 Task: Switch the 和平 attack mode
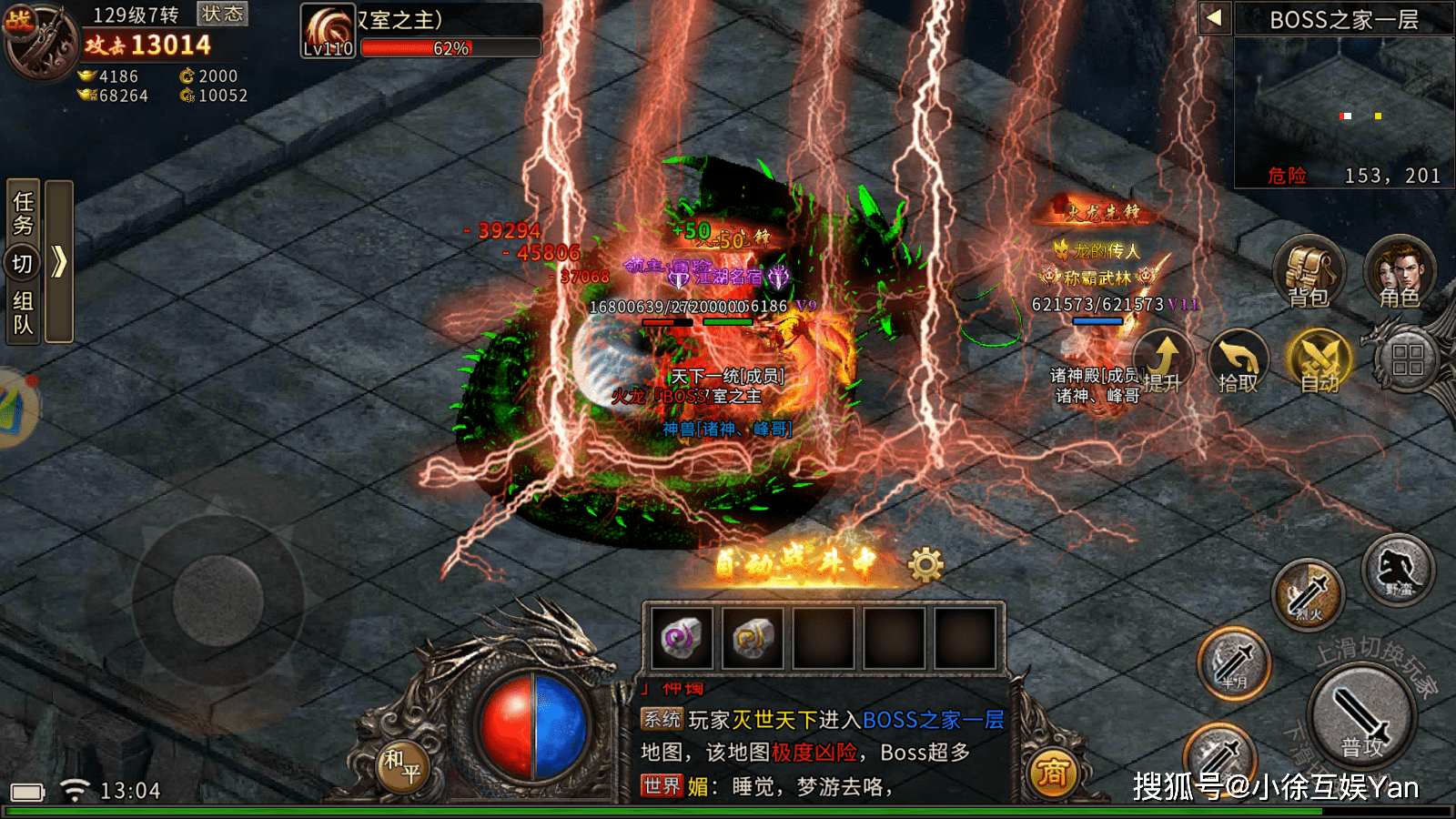401,765
